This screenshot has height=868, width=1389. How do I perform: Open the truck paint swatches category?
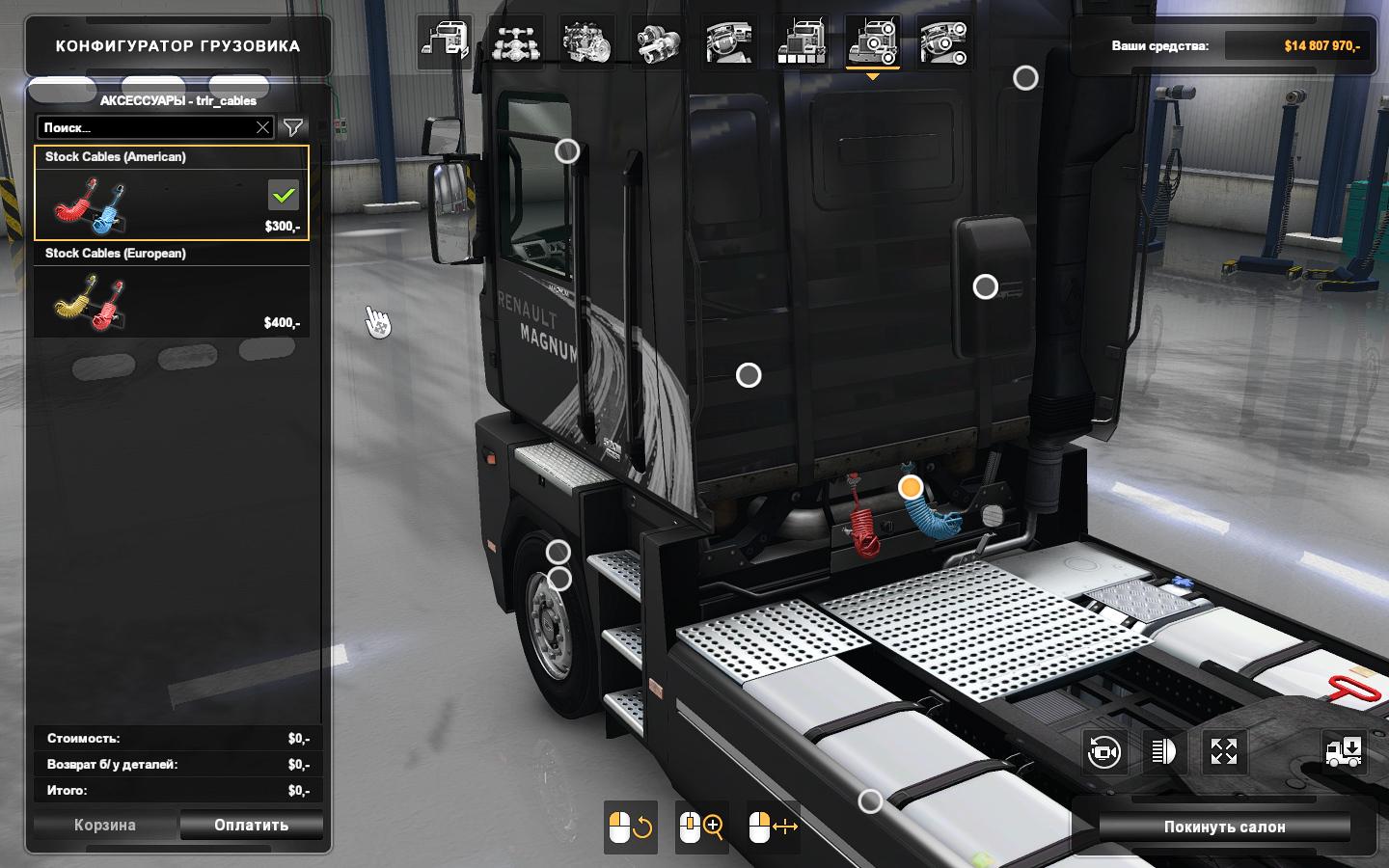point(802,42)
